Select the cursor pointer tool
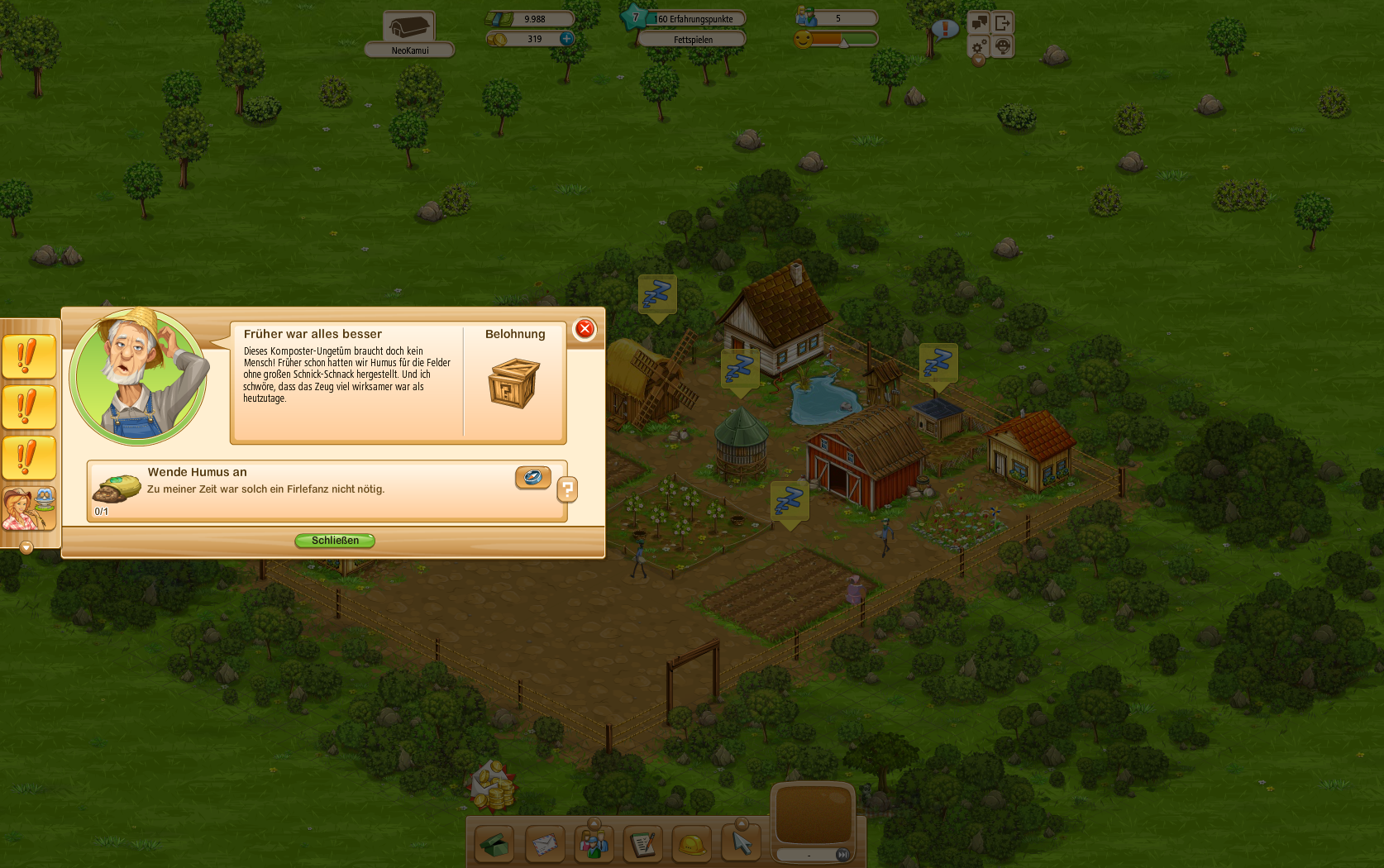Viewport: 1384px width, 868px height. tap(742, 844)
